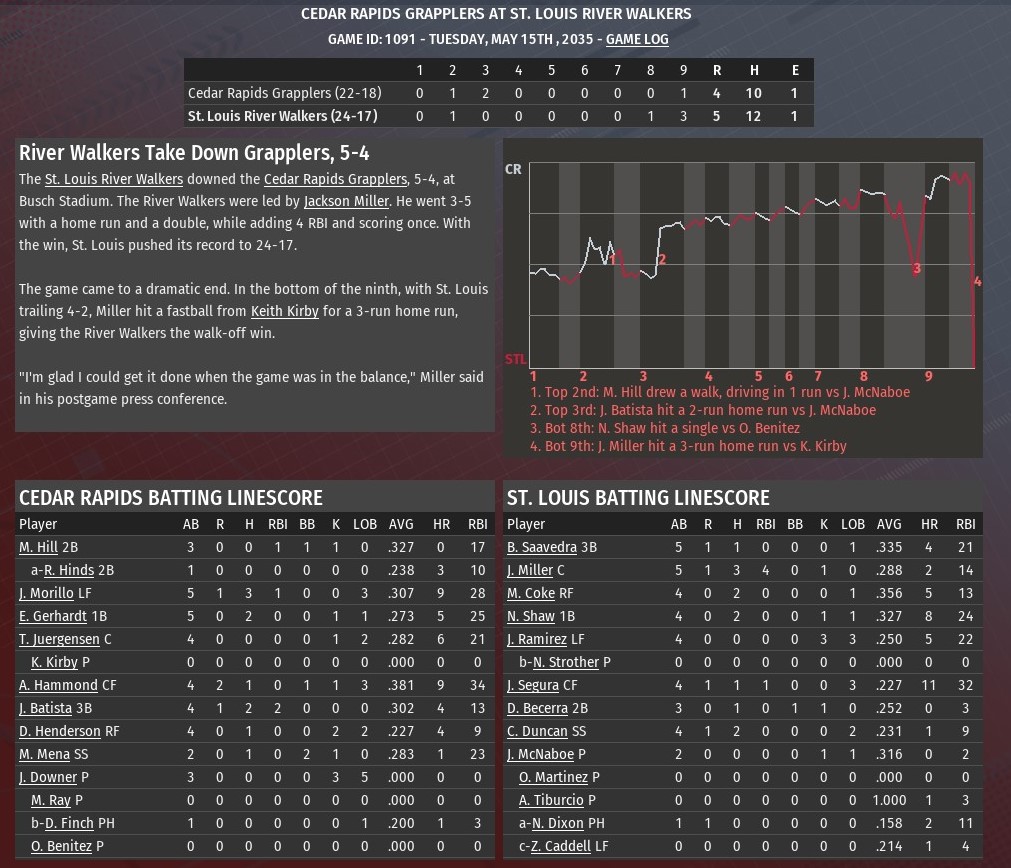
Task: Open A. Hammond's player page
Action: (58, 686)
